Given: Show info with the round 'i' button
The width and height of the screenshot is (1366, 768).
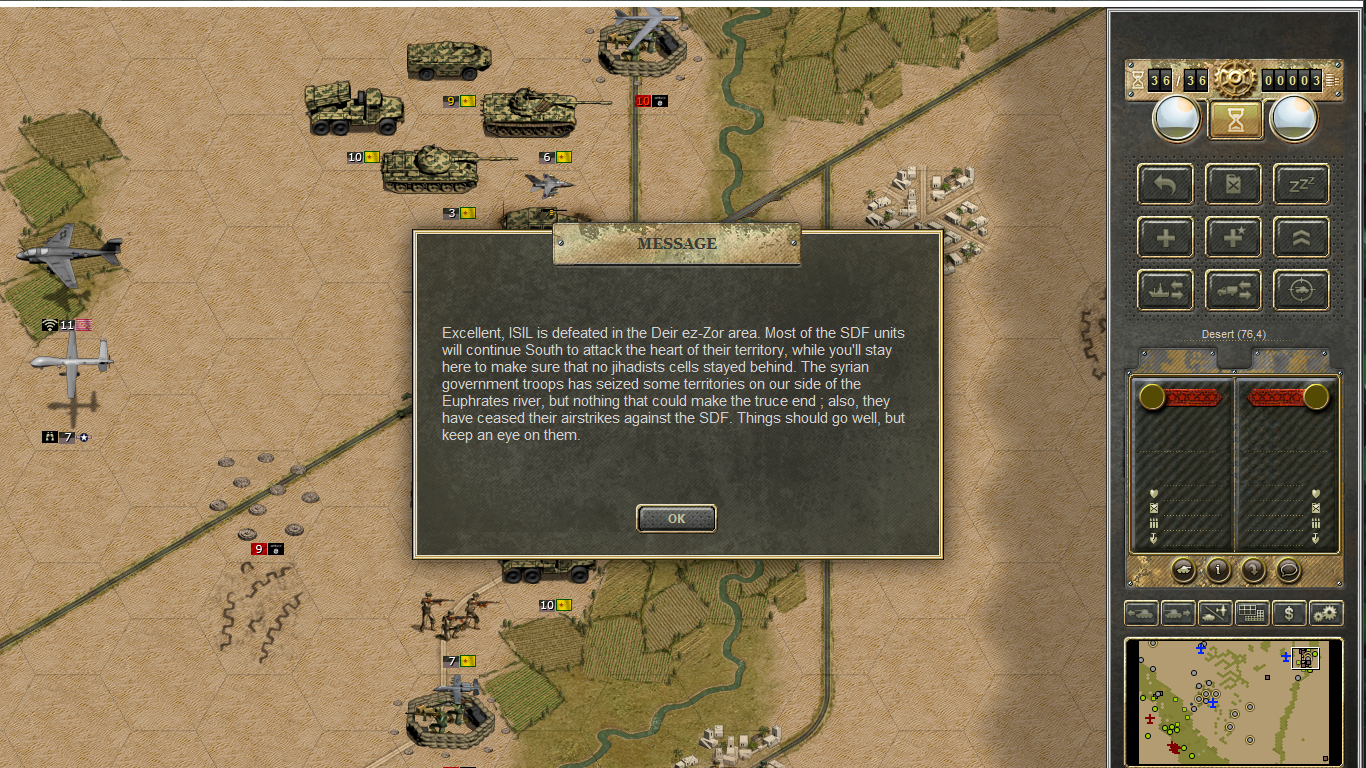Looking at the screenshot, I should [x=1218, y=569].
